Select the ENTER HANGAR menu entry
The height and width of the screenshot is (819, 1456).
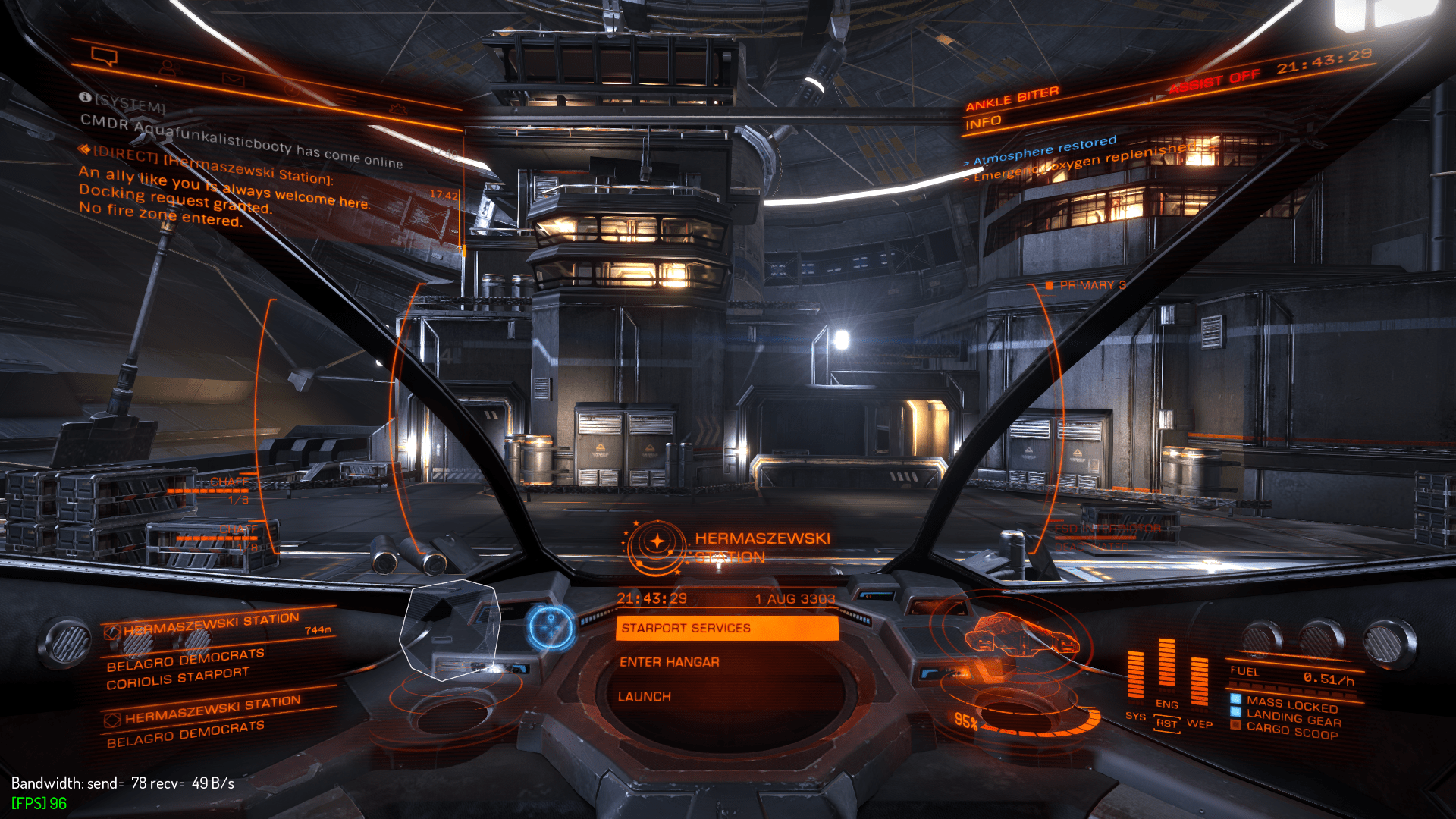[669, 661]
